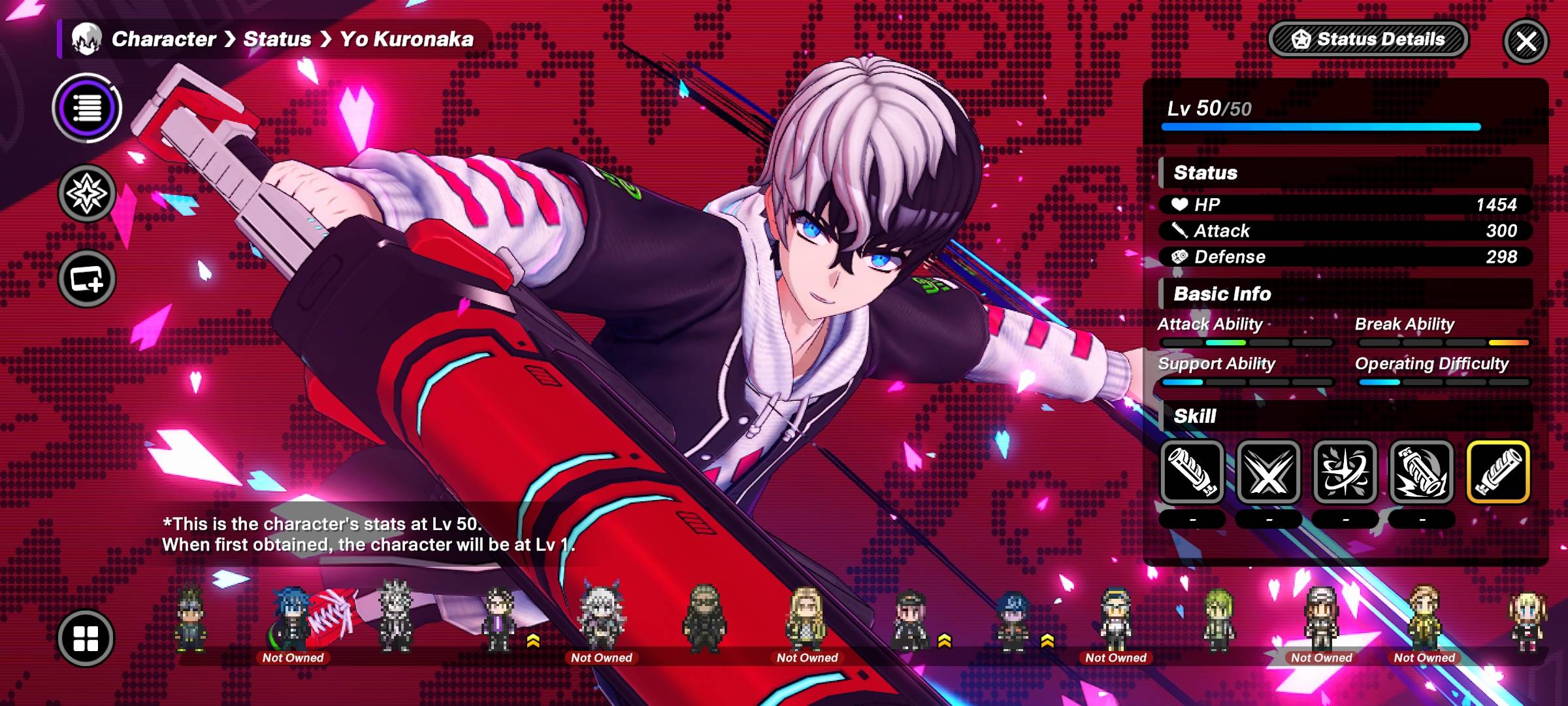Select the list icon status tab
The height and width of the screenshot is (706, 1568).
point(87,109)
